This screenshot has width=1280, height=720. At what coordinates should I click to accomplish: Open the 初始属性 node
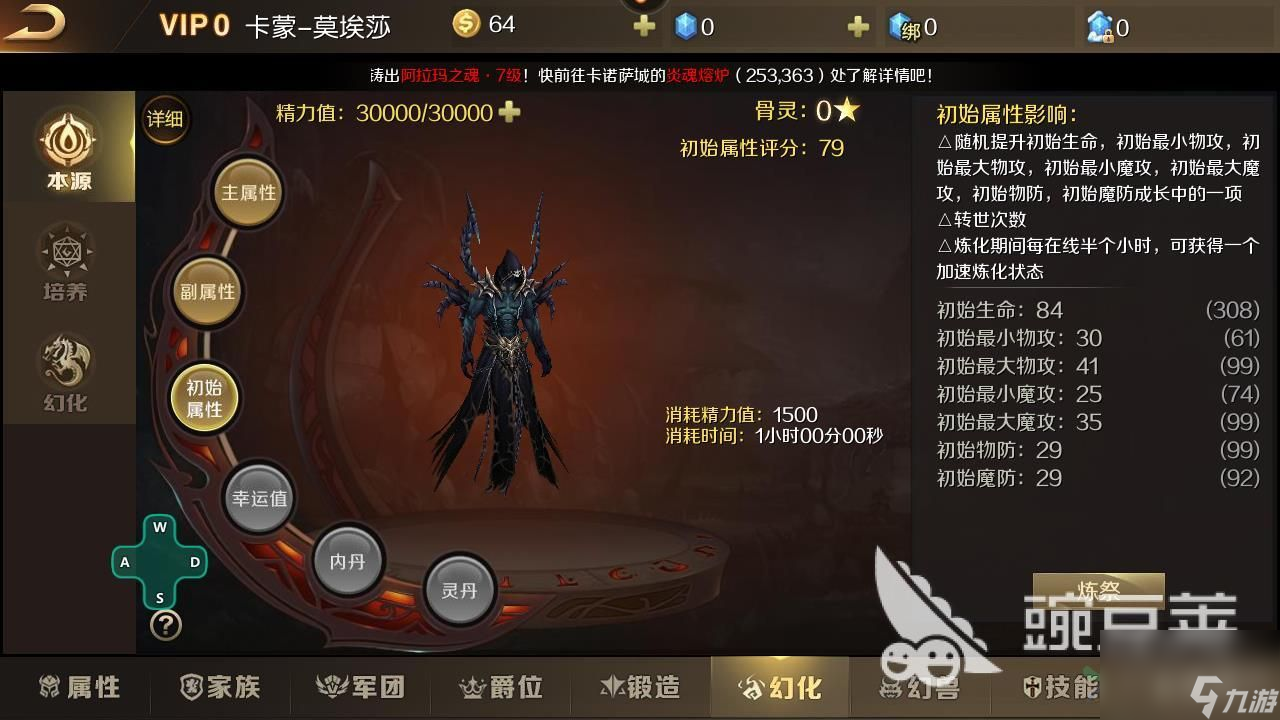(x=203, y=397)
